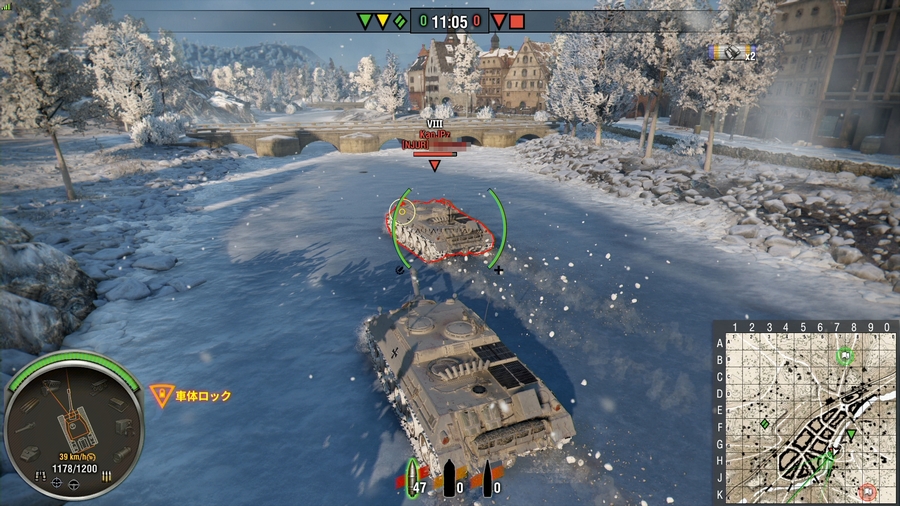Open the minimap
Image resolution: width=900 pixels, height=506 pixels.
(807, 411)
